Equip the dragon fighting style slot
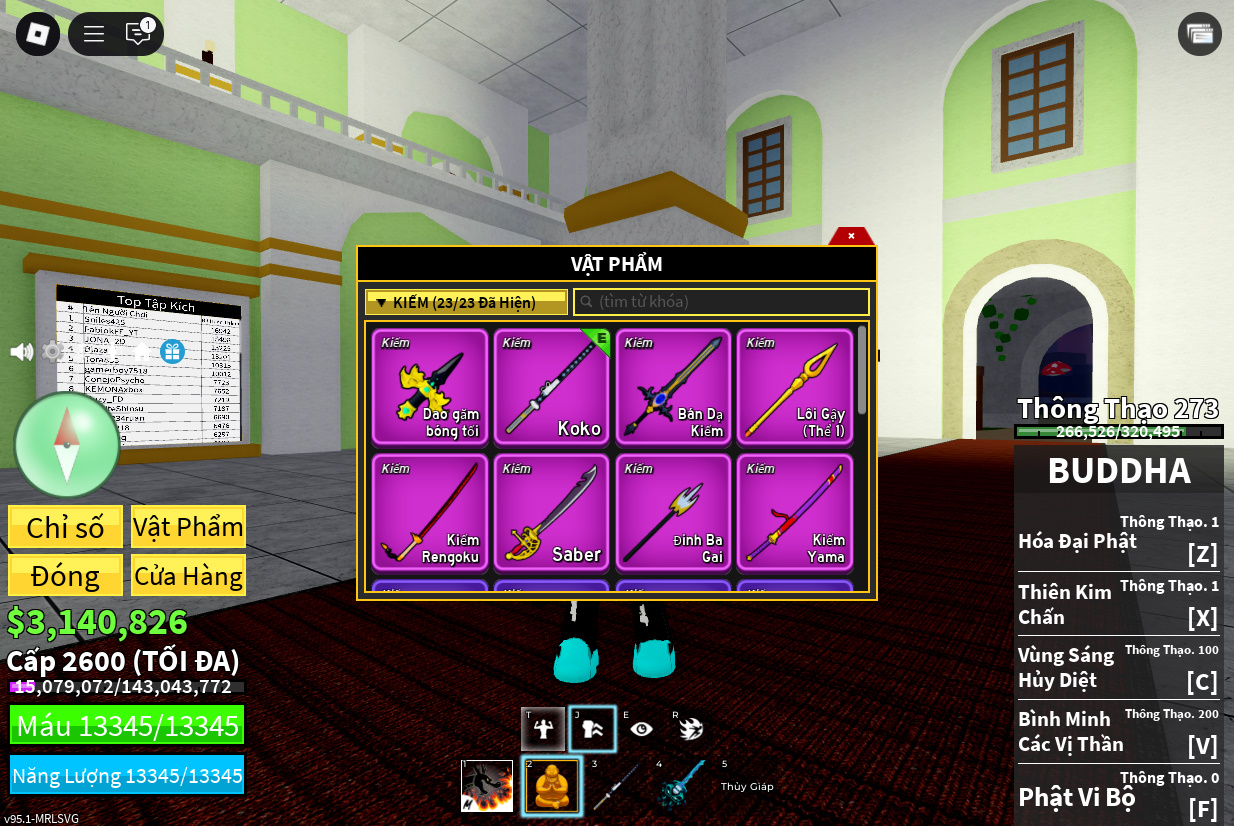This screenshot has height=826, width=1234. click(487, 786)
